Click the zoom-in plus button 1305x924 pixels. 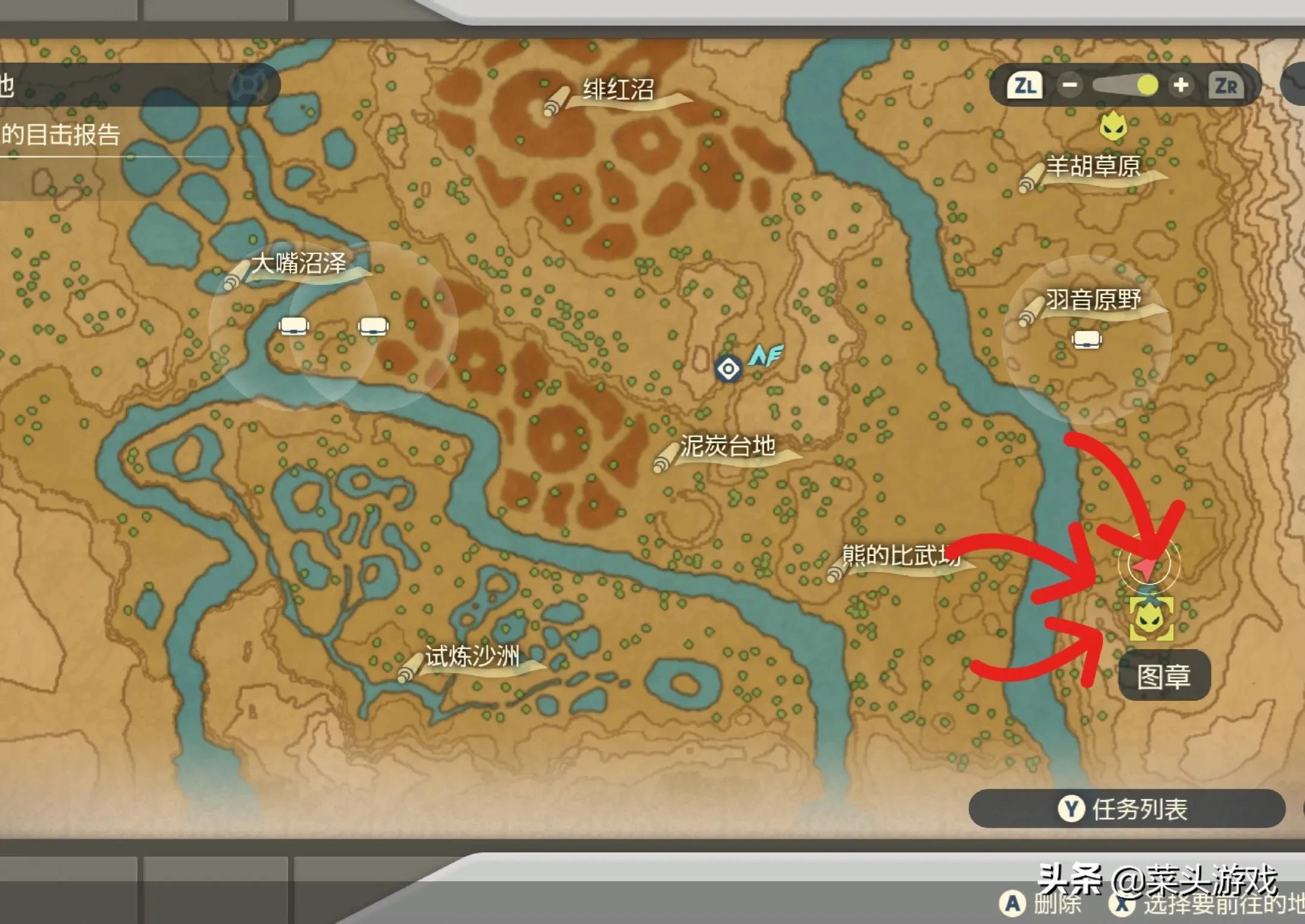pos(1180,85)
